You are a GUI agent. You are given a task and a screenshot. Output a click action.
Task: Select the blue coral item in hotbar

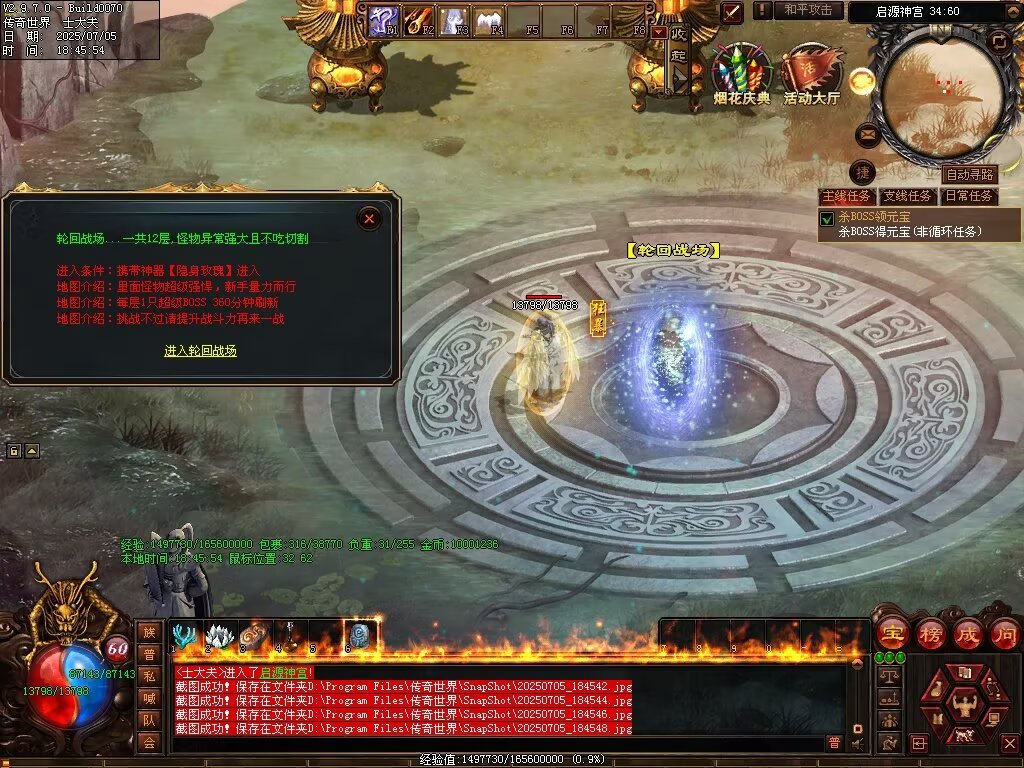[x=185, y=635]
